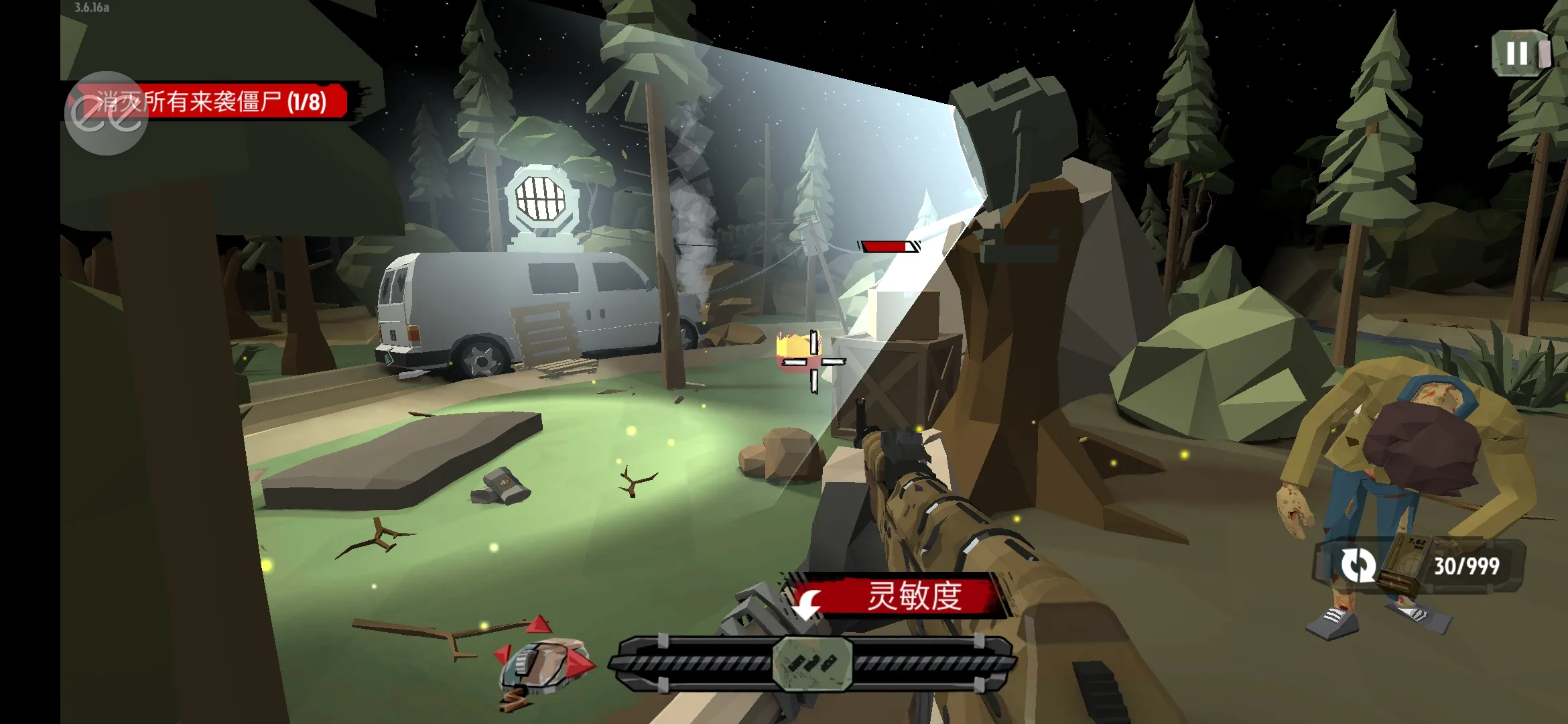Reload the weapon using the circular arrows icon

pos(1358,564)
